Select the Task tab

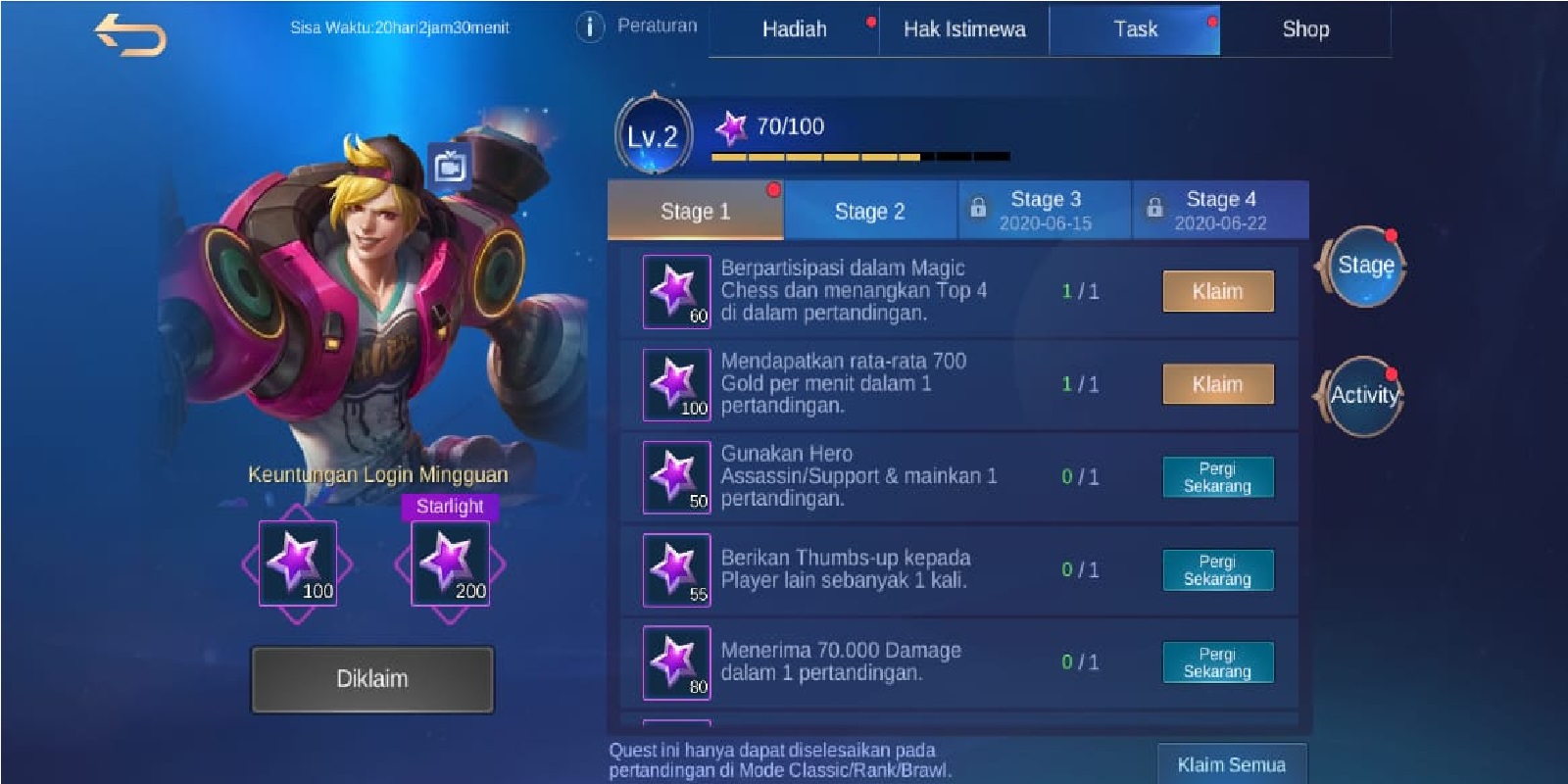(x=1135, y=29)
